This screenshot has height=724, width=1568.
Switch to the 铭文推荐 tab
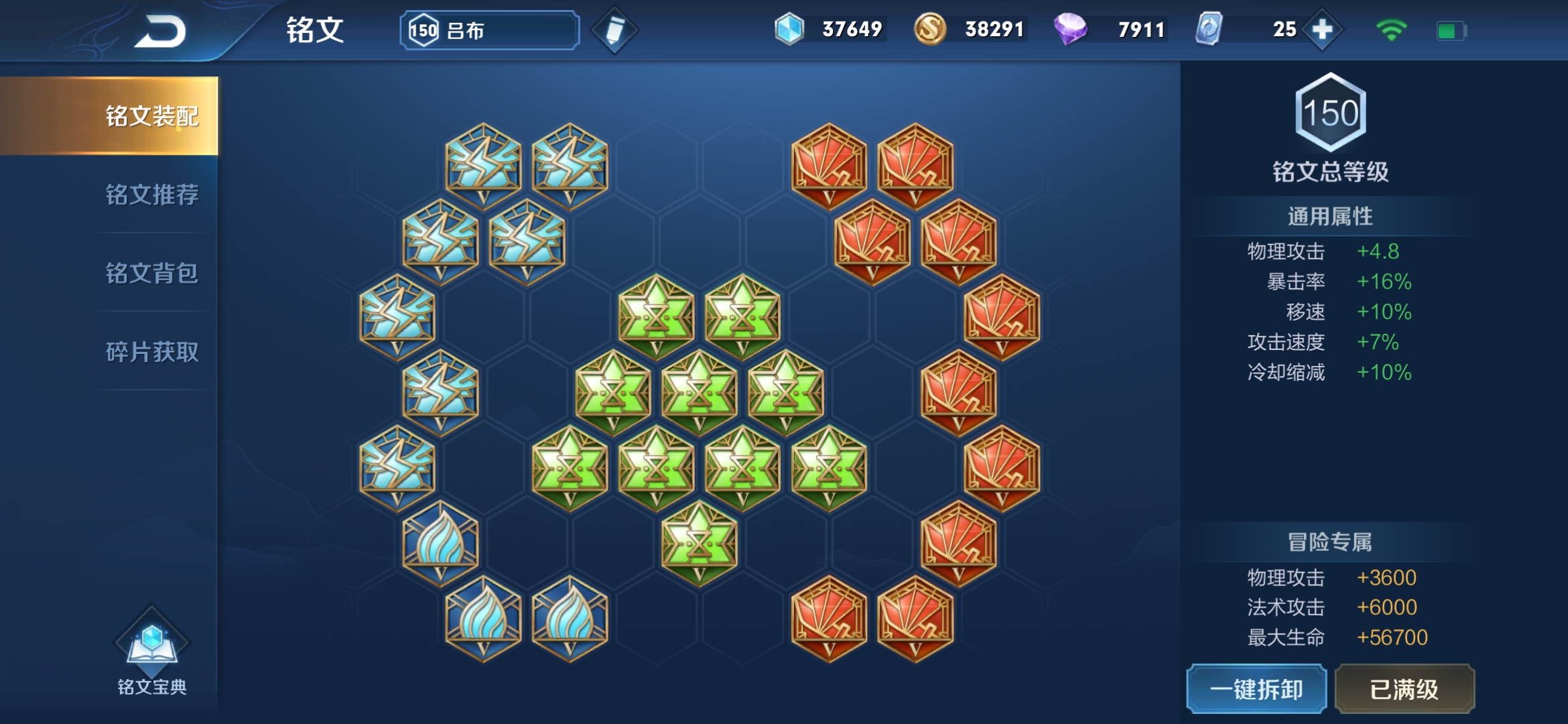click(151, 195)
